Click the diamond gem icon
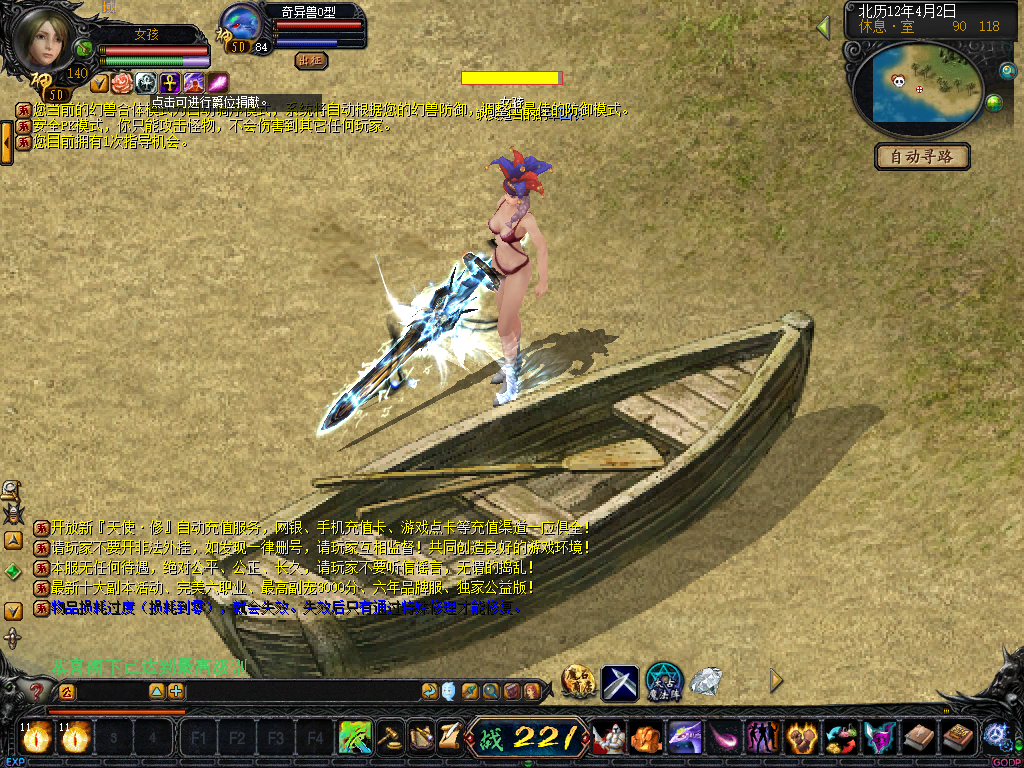Screen dimensions: 1024x768 (707, 681)
